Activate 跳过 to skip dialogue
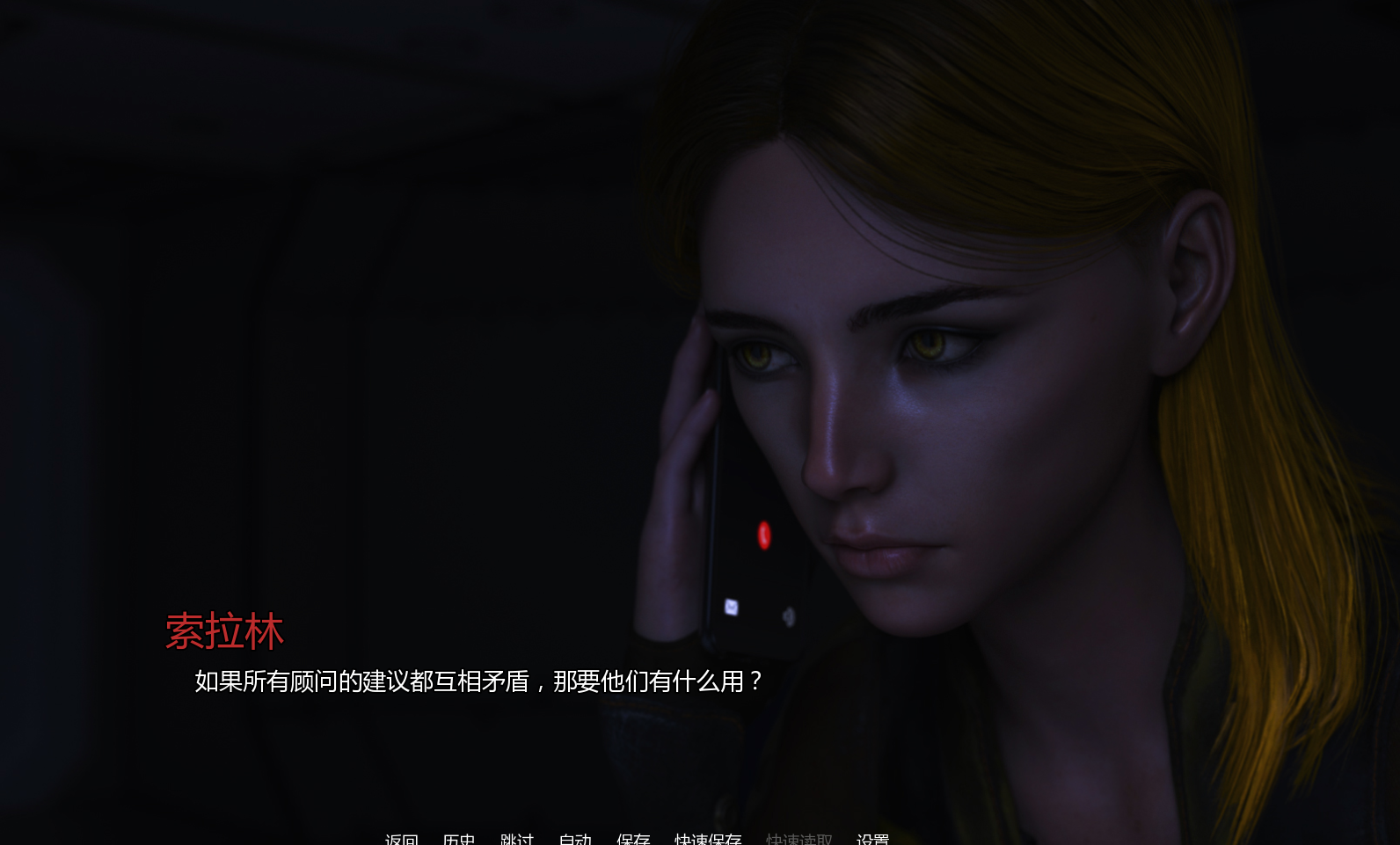This screenshot has height=845, width=1400. [517, 839]
